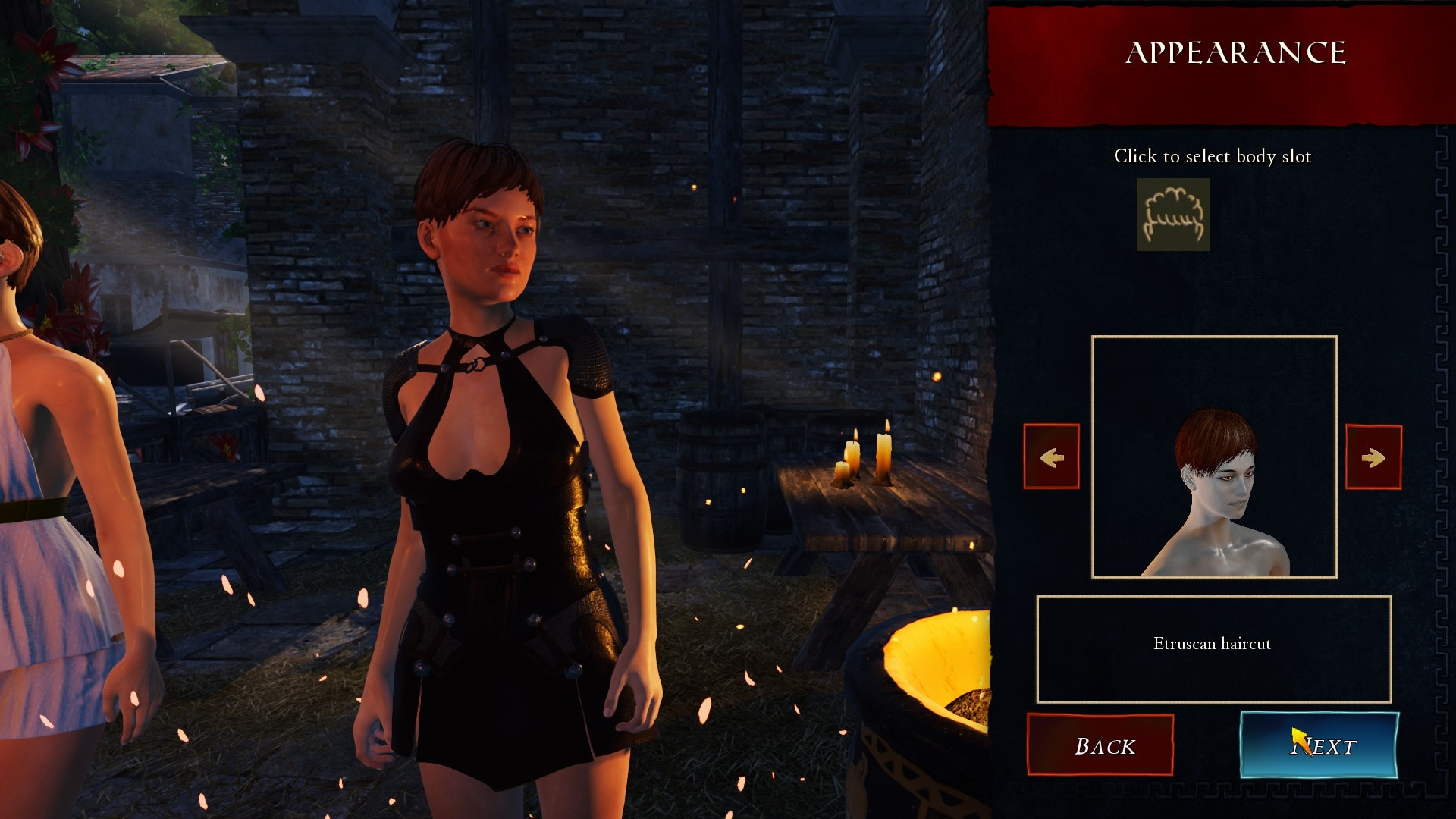Show the next haircut with right arrow
This screenshot has width=1456, height=819.
[x=1373, y=457]
